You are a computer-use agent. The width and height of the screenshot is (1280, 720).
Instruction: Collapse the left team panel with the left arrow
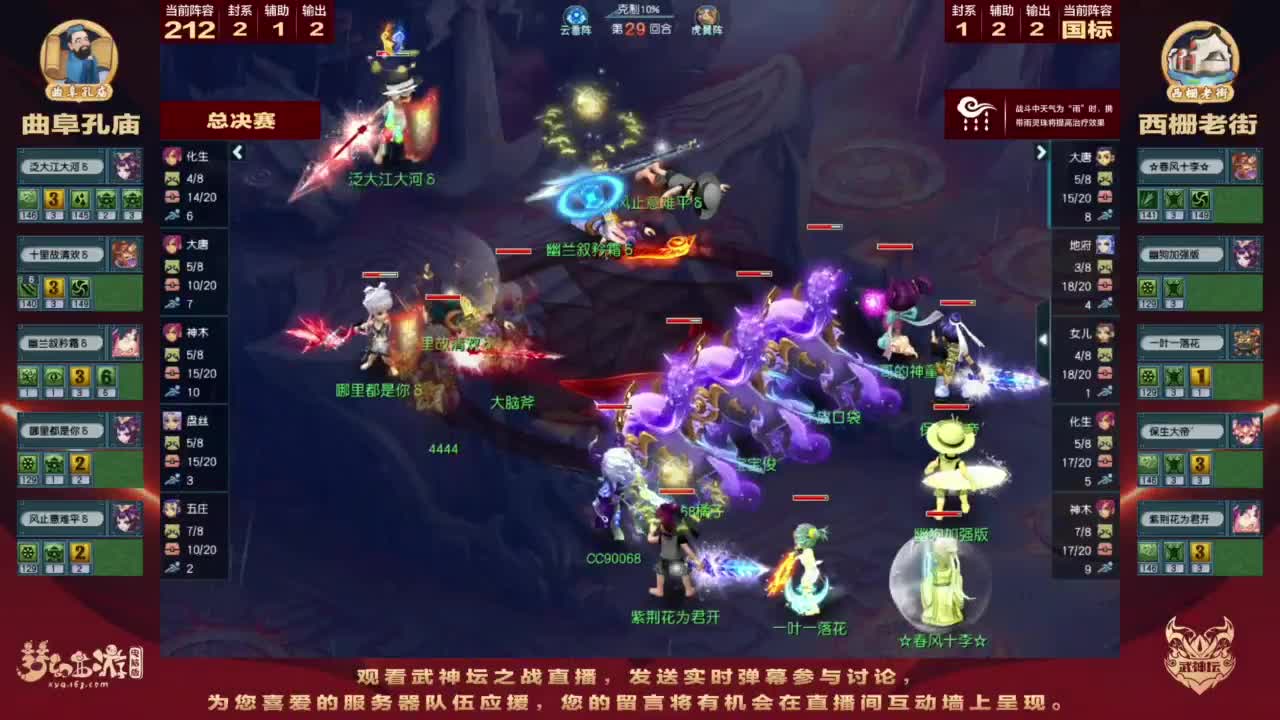237,153
